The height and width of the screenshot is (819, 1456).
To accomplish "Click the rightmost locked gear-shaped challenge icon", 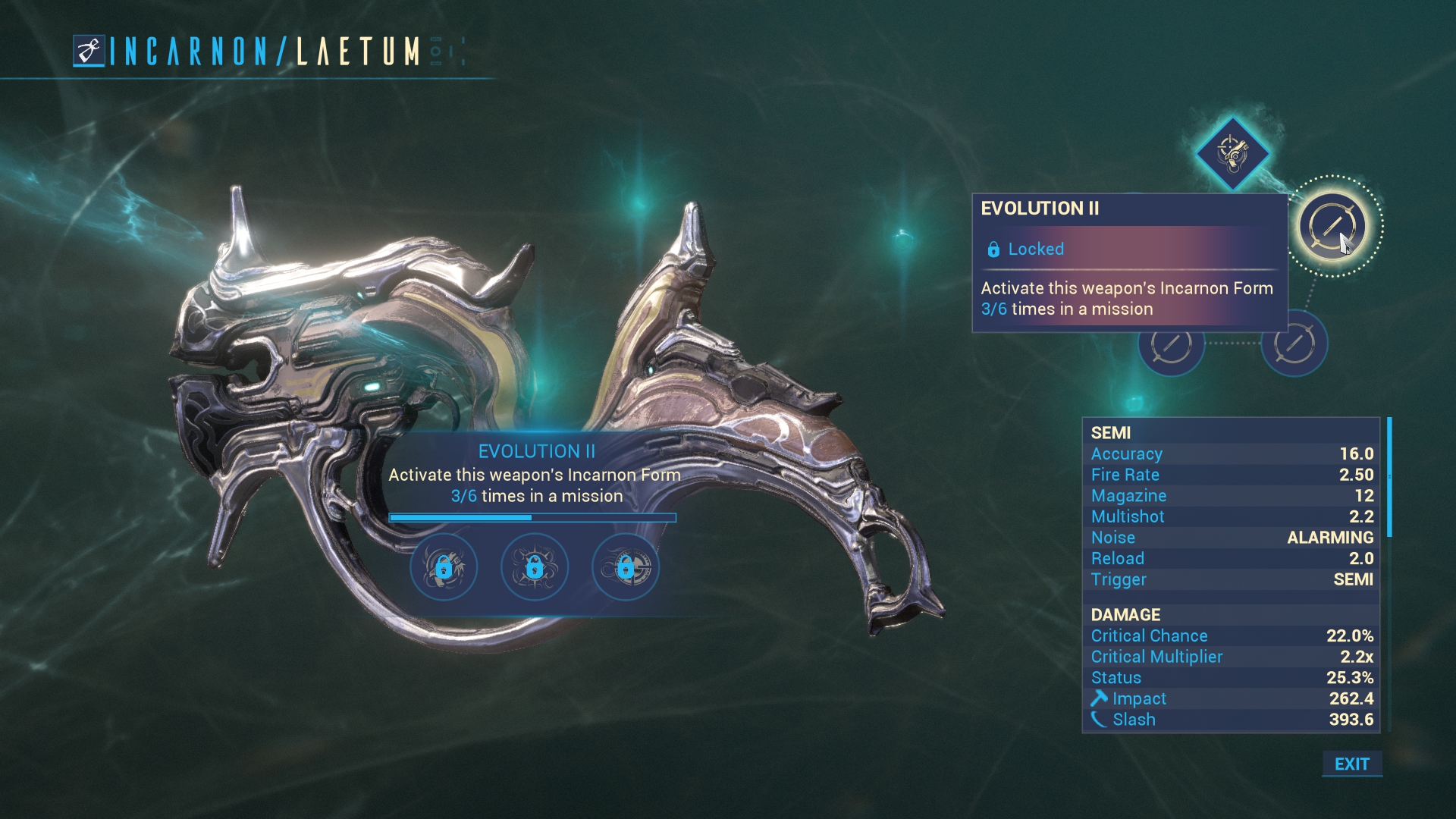I will point(626,567).
